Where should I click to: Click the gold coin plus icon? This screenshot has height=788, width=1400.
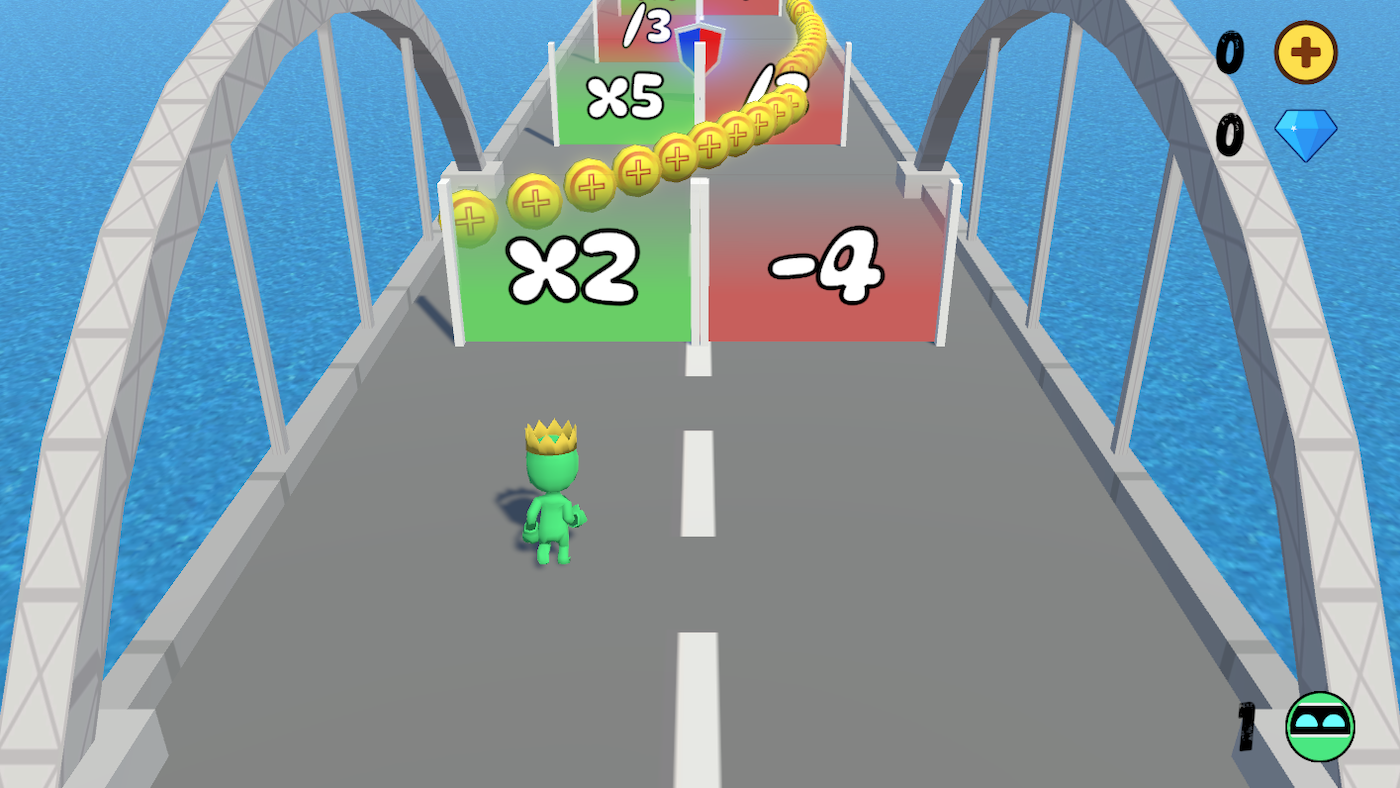click(1305, 52)
